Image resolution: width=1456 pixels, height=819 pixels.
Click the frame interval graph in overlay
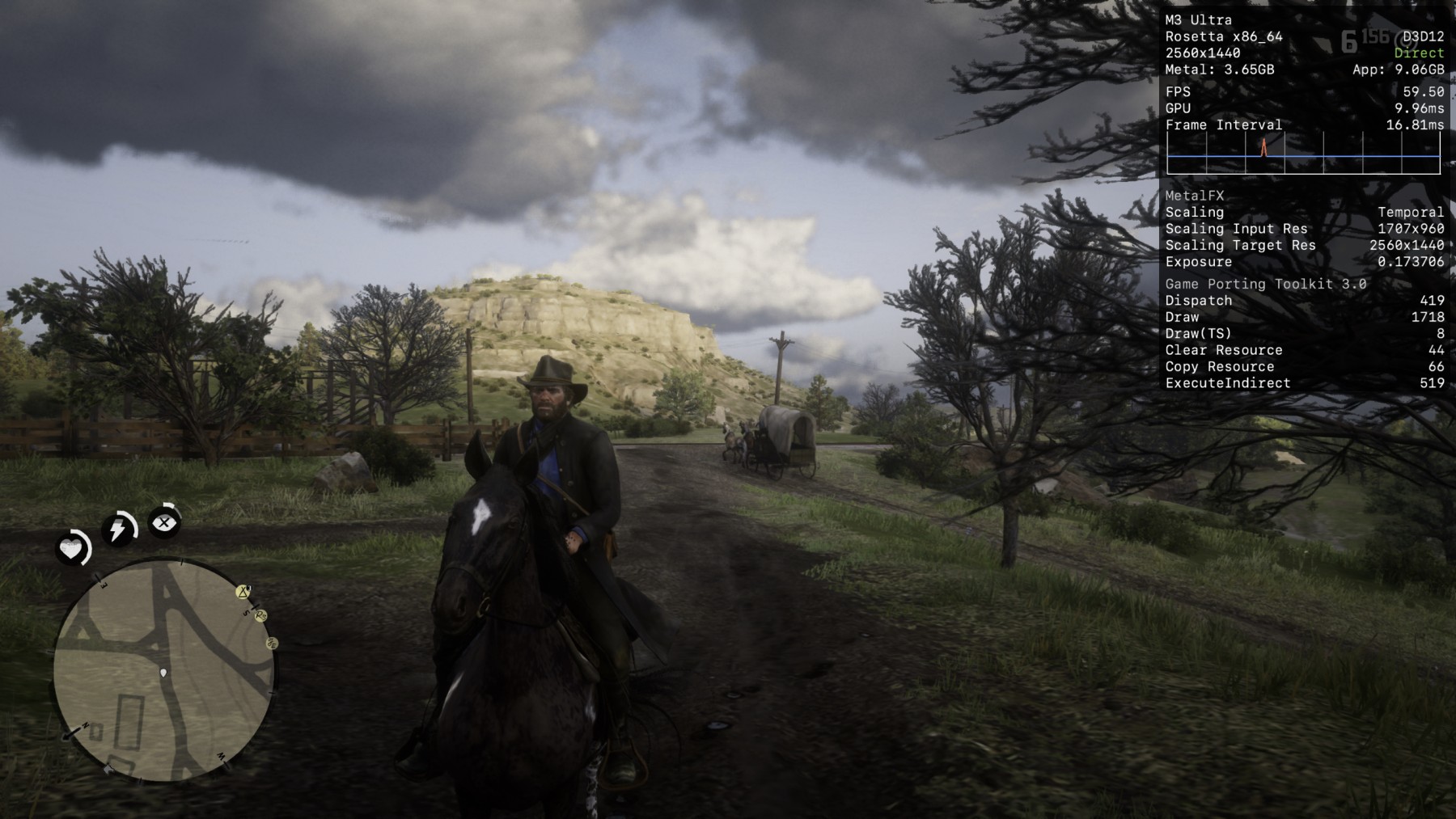pos(1303,154)
